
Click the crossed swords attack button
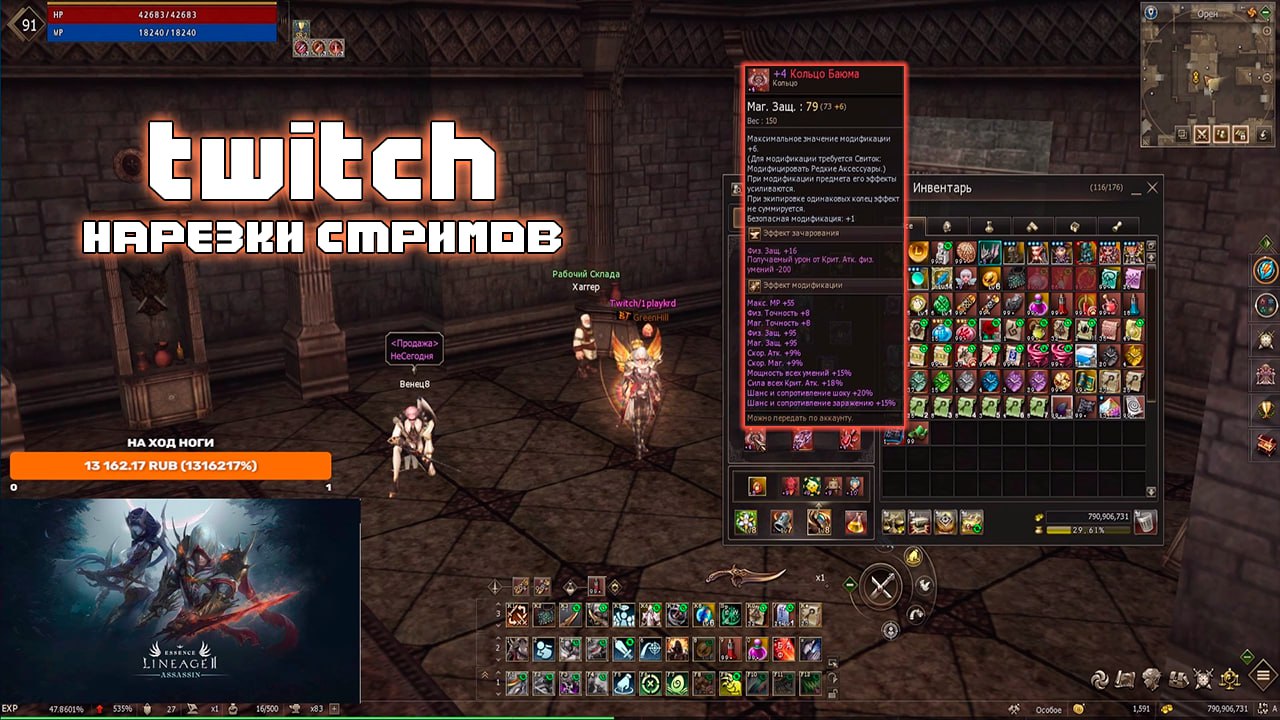coord(881,586)
